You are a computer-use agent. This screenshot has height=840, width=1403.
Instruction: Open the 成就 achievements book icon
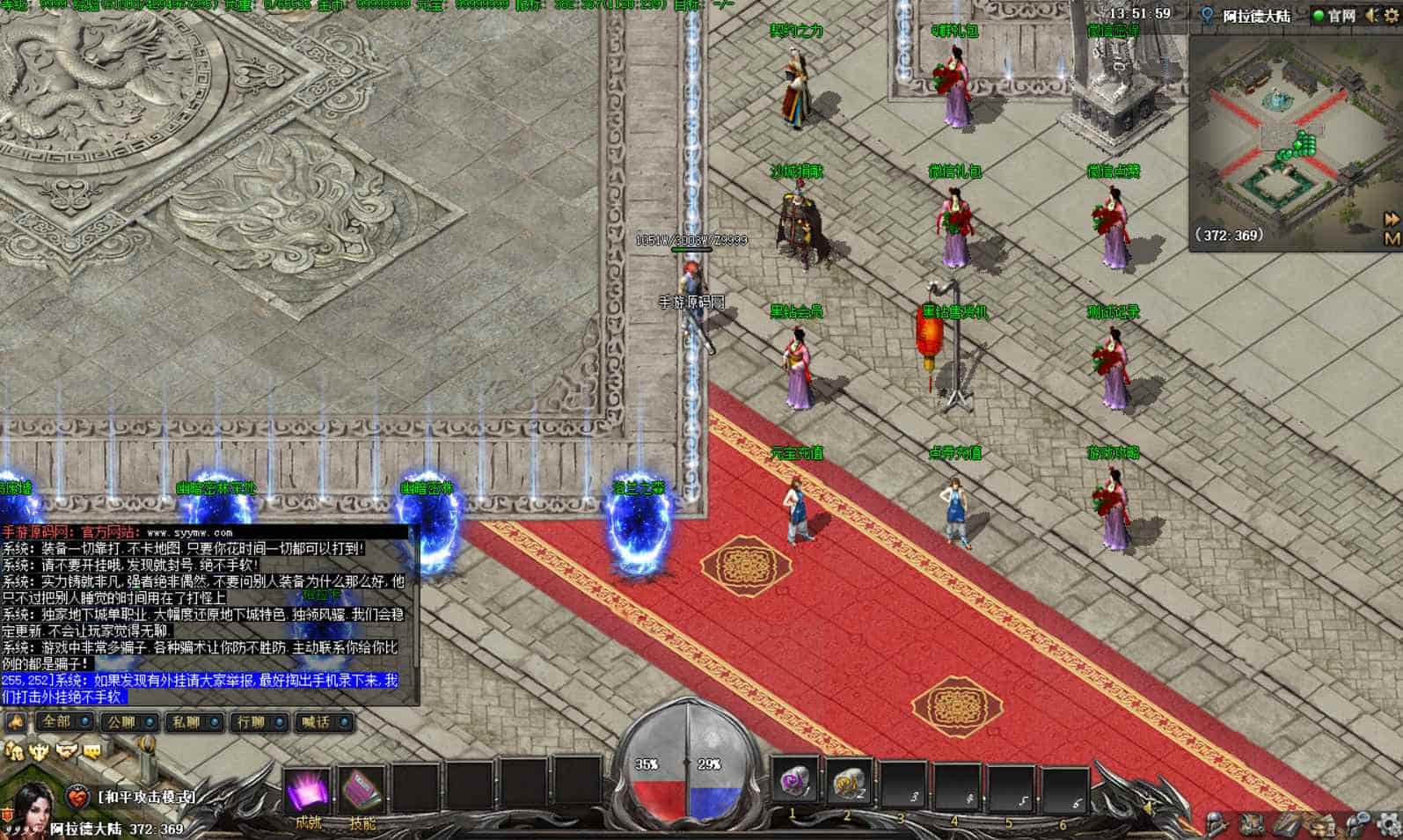point(308,791)
